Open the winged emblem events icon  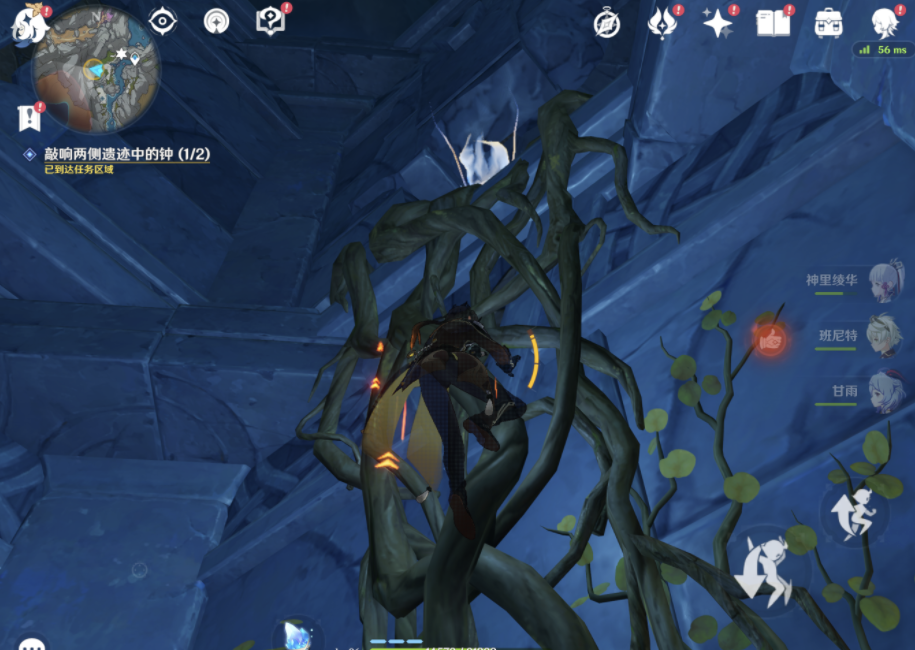pos(662,23)
